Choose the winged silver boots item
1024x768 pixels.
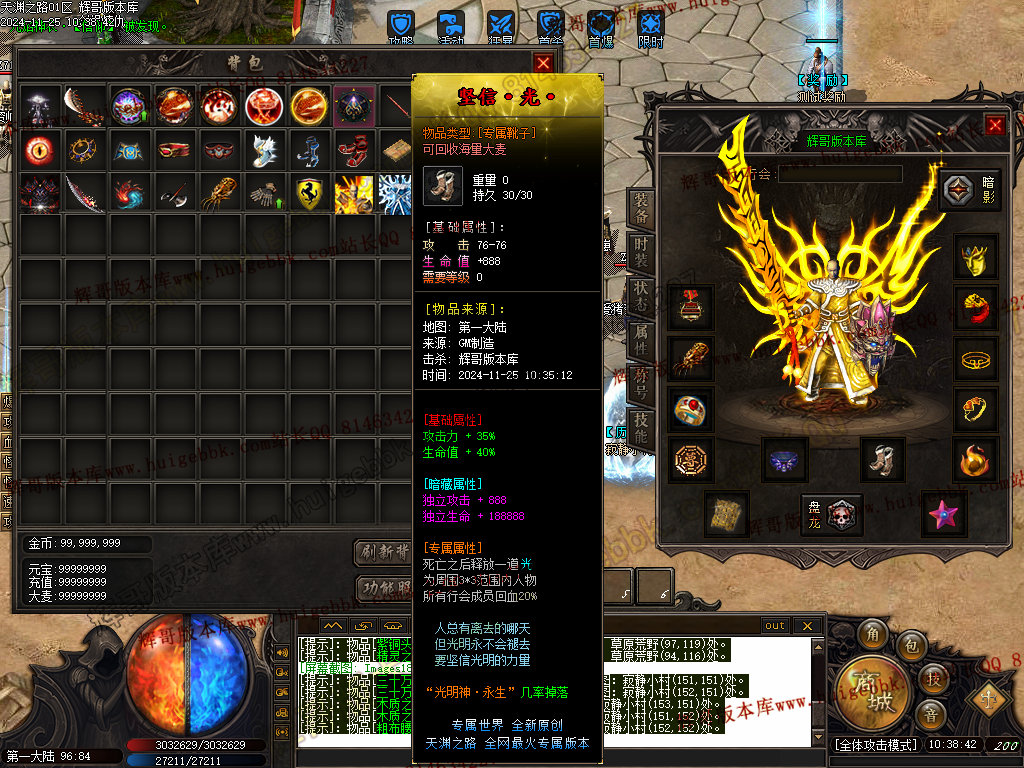point(265,149)
